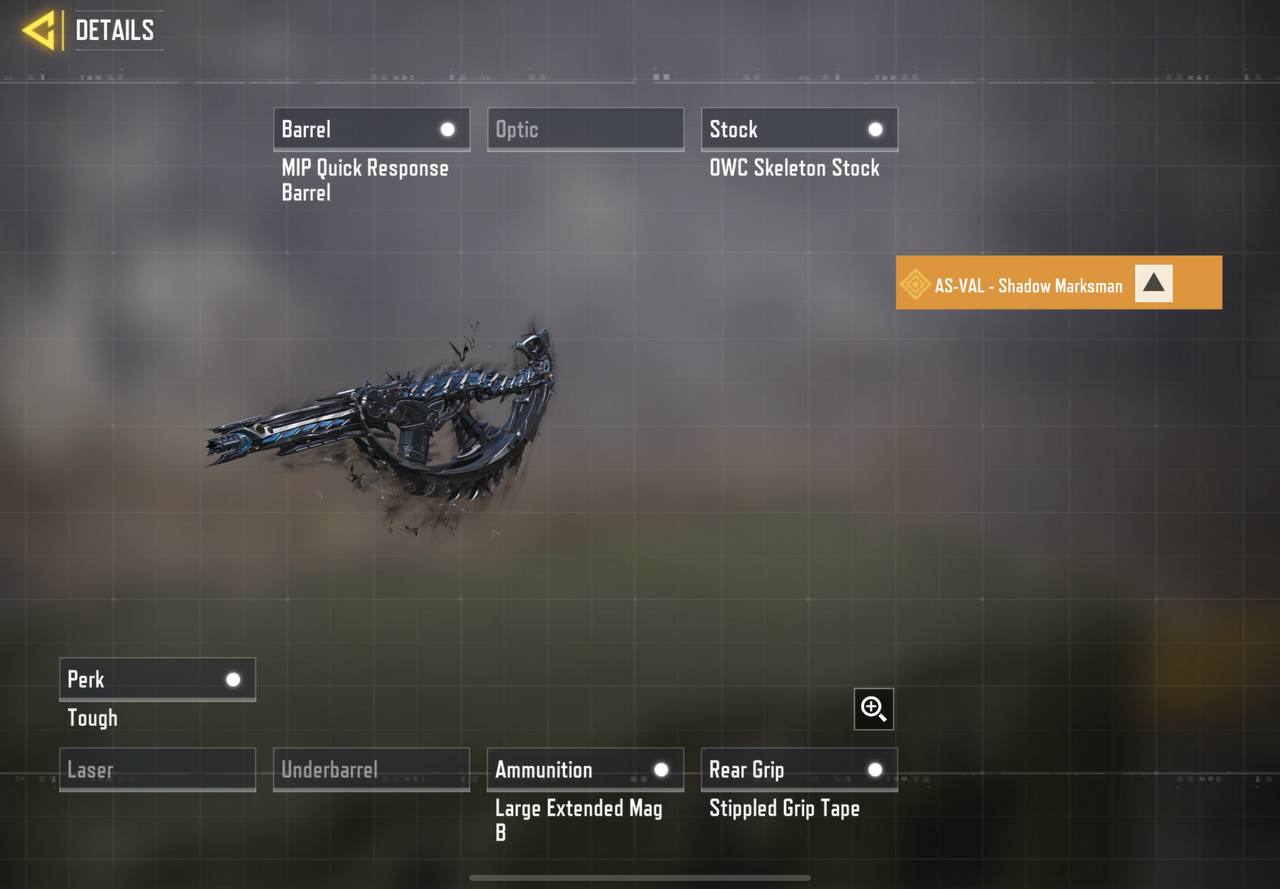Click the magnifying glass zoom icon
Viewport: 1280px width, 889px height.
click(874, 709)
